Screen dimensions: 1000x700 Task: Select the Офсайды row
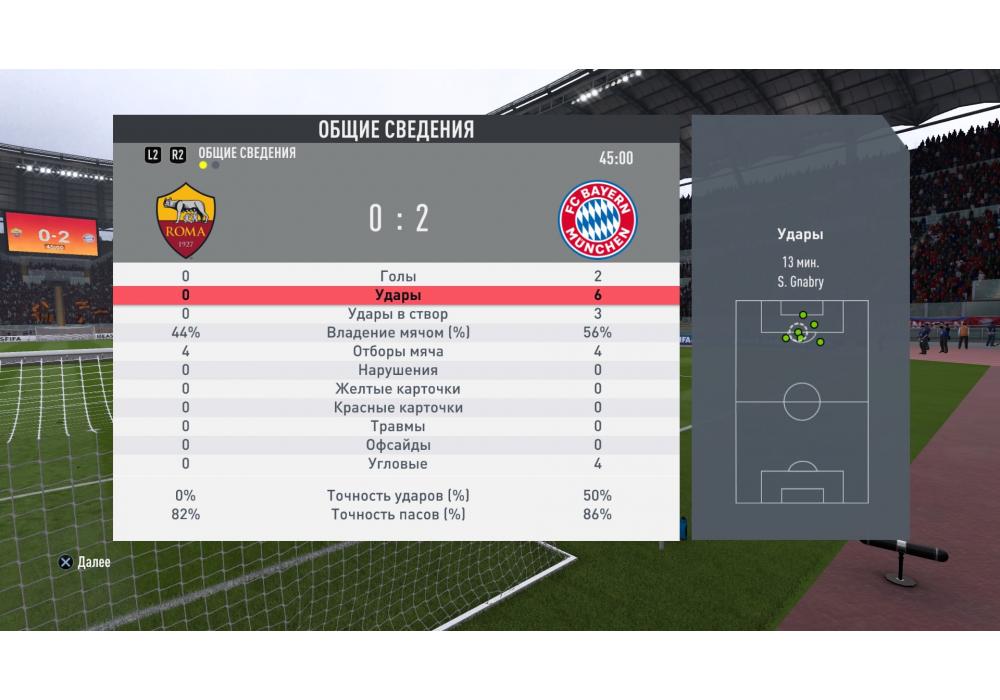point(397,445)
